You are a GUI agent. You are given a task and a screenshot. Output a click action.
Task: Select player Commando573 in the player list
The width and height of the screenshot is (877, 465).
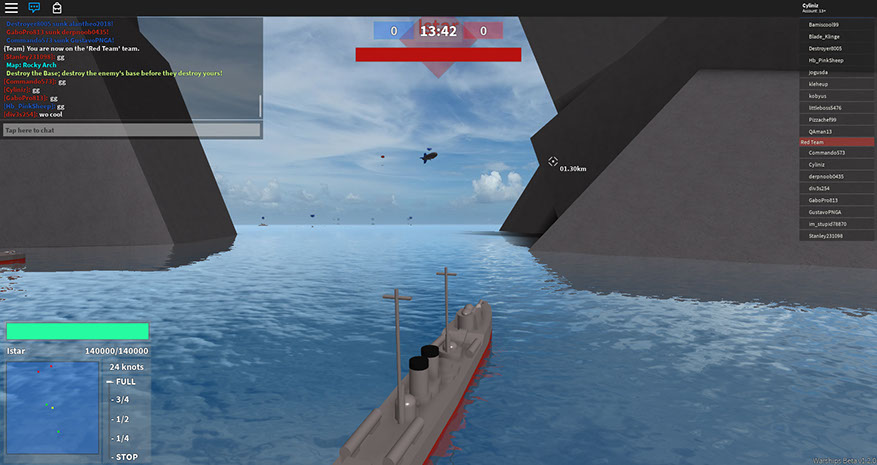(x=836, y=153)
